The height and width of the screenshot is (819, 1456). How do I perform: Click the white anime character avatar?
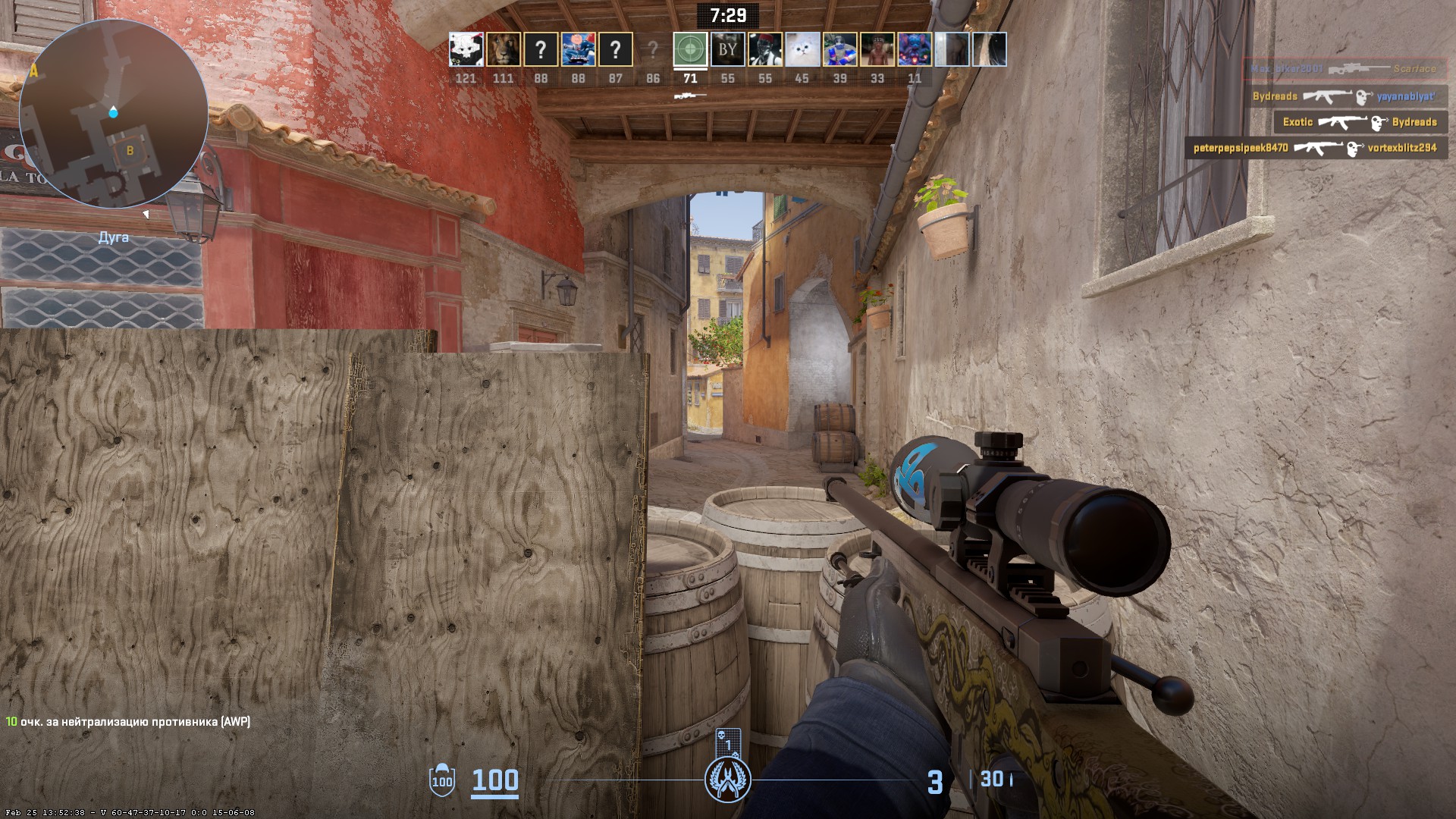[466, 50]
